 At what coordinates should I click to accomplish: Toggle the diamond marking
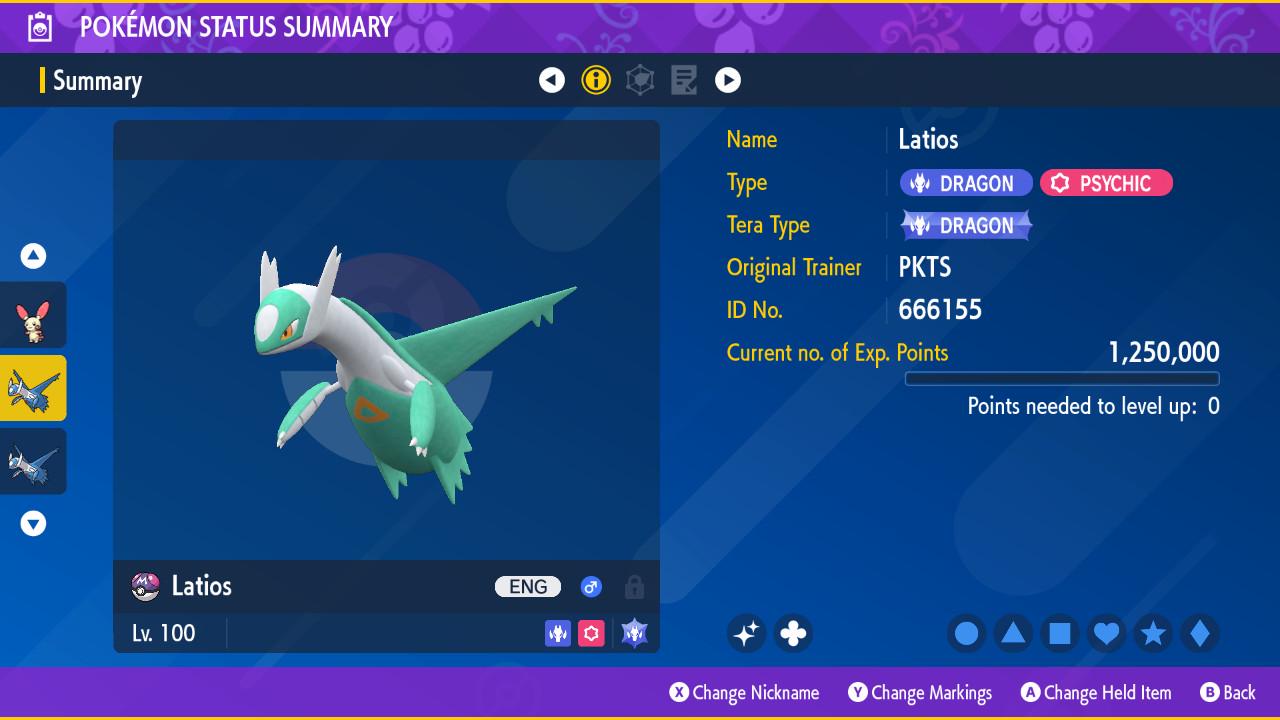tap(1200, 633)
